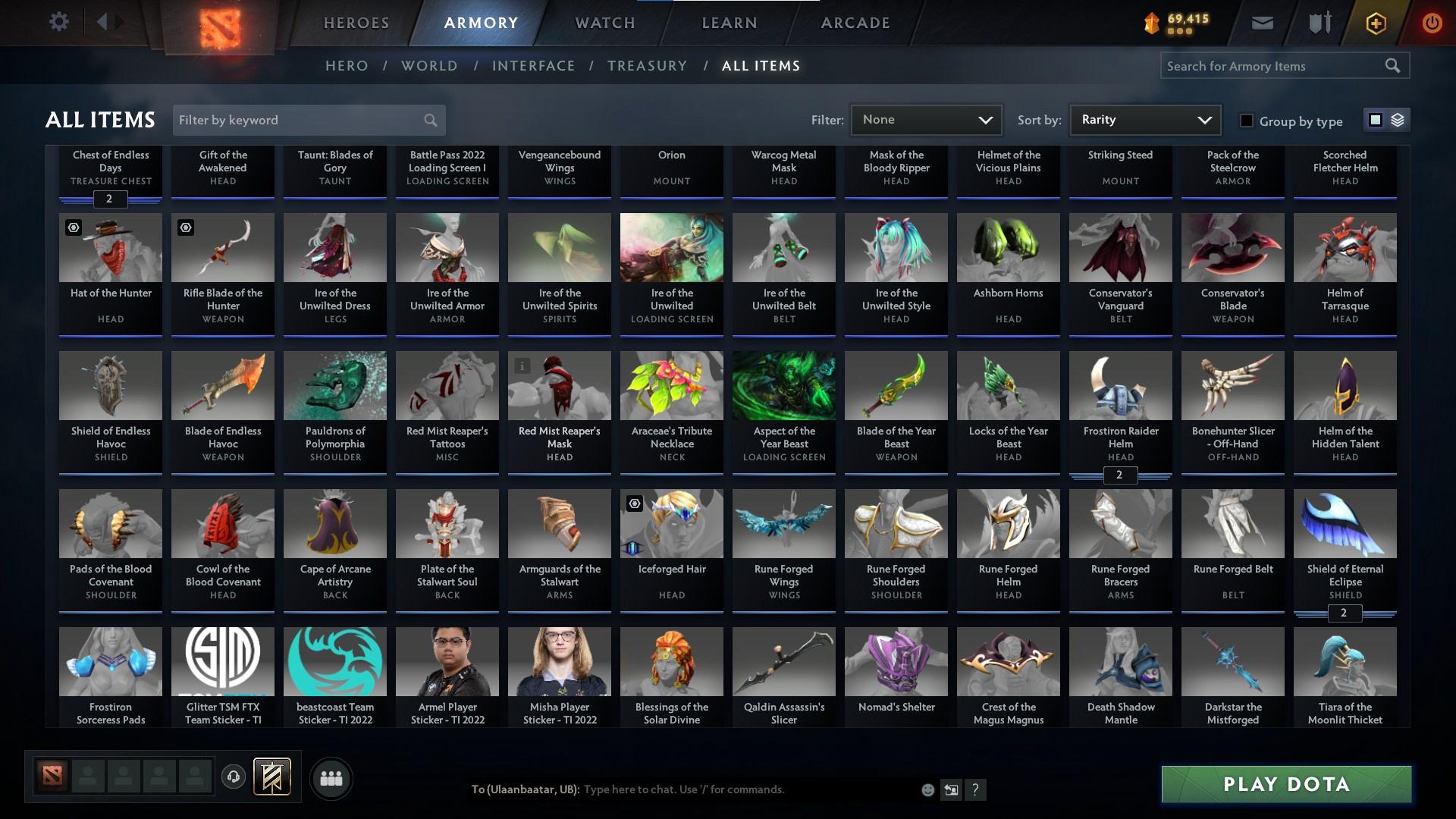The width and height of the screenshot is (1456, 819).
Task: Open the Filter dropdown set to None
Action: (925, 119)
